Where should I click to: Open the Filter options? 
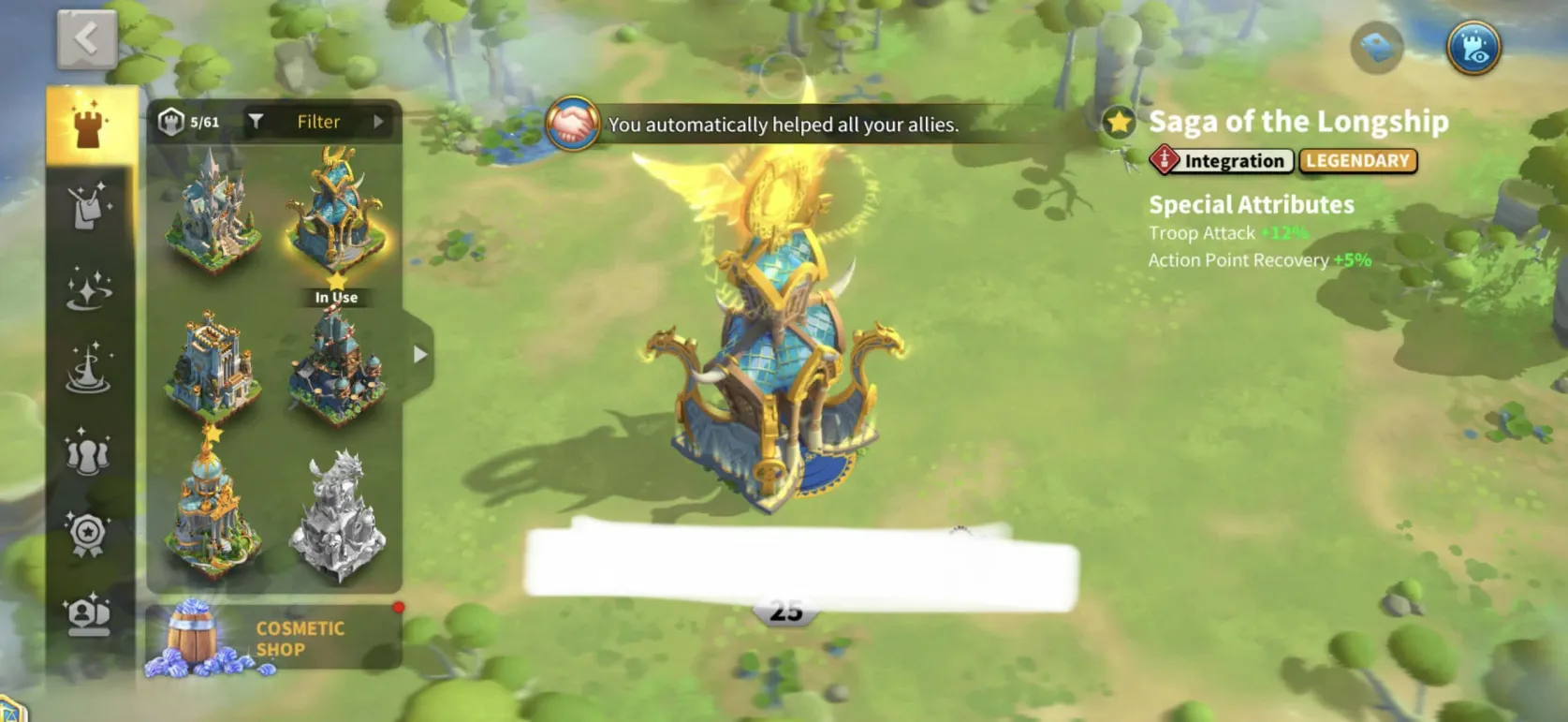318,122
